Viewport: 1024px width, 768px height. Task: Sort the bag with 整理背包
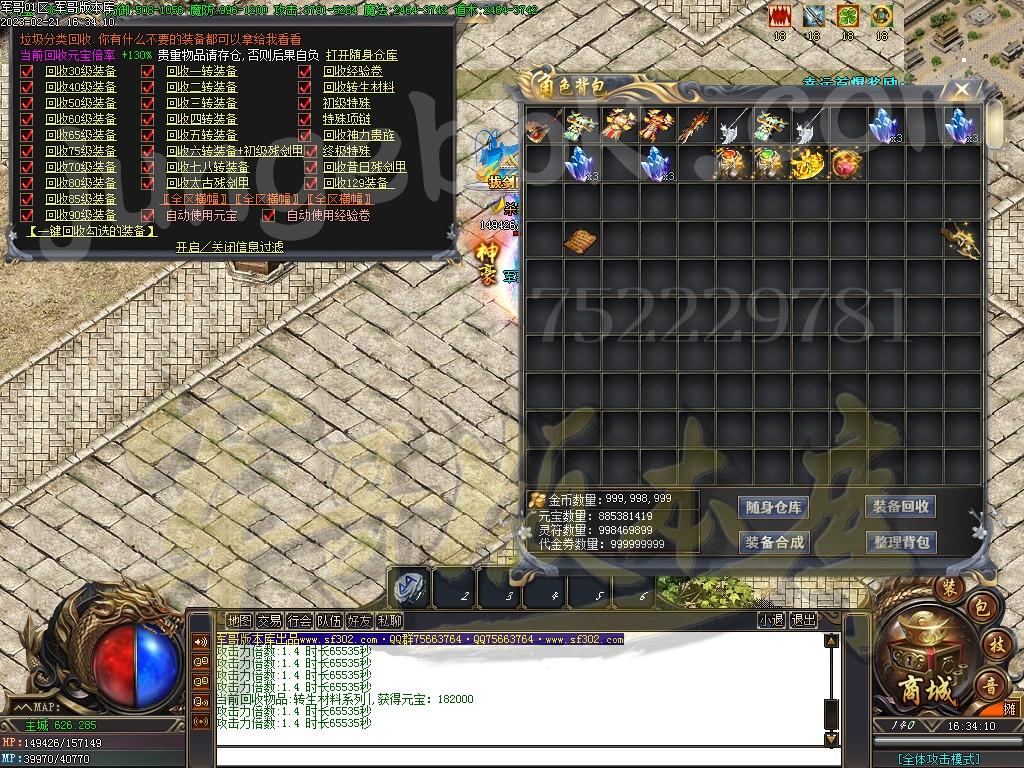coord(900,542)
